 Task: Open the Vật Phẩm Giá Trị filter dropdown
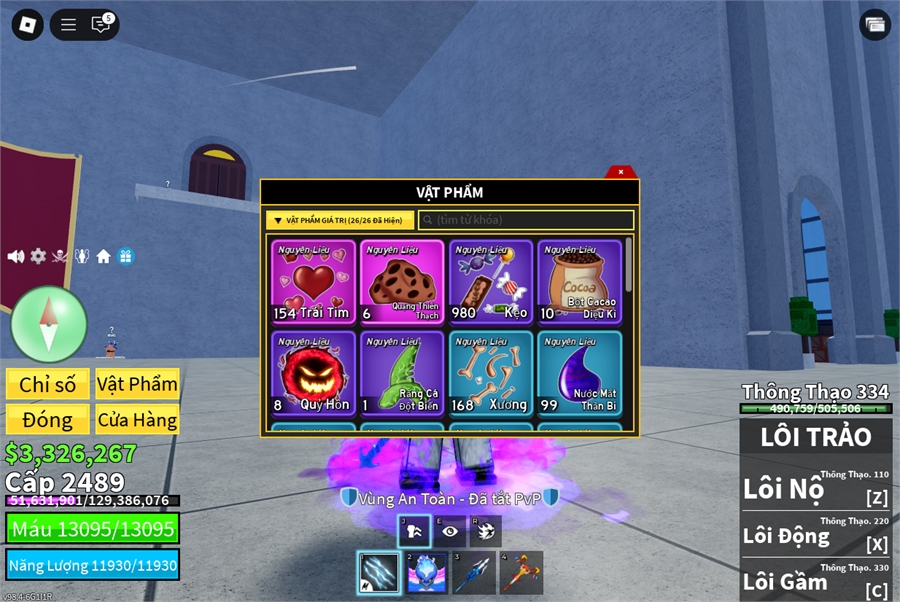click(340, 220)
